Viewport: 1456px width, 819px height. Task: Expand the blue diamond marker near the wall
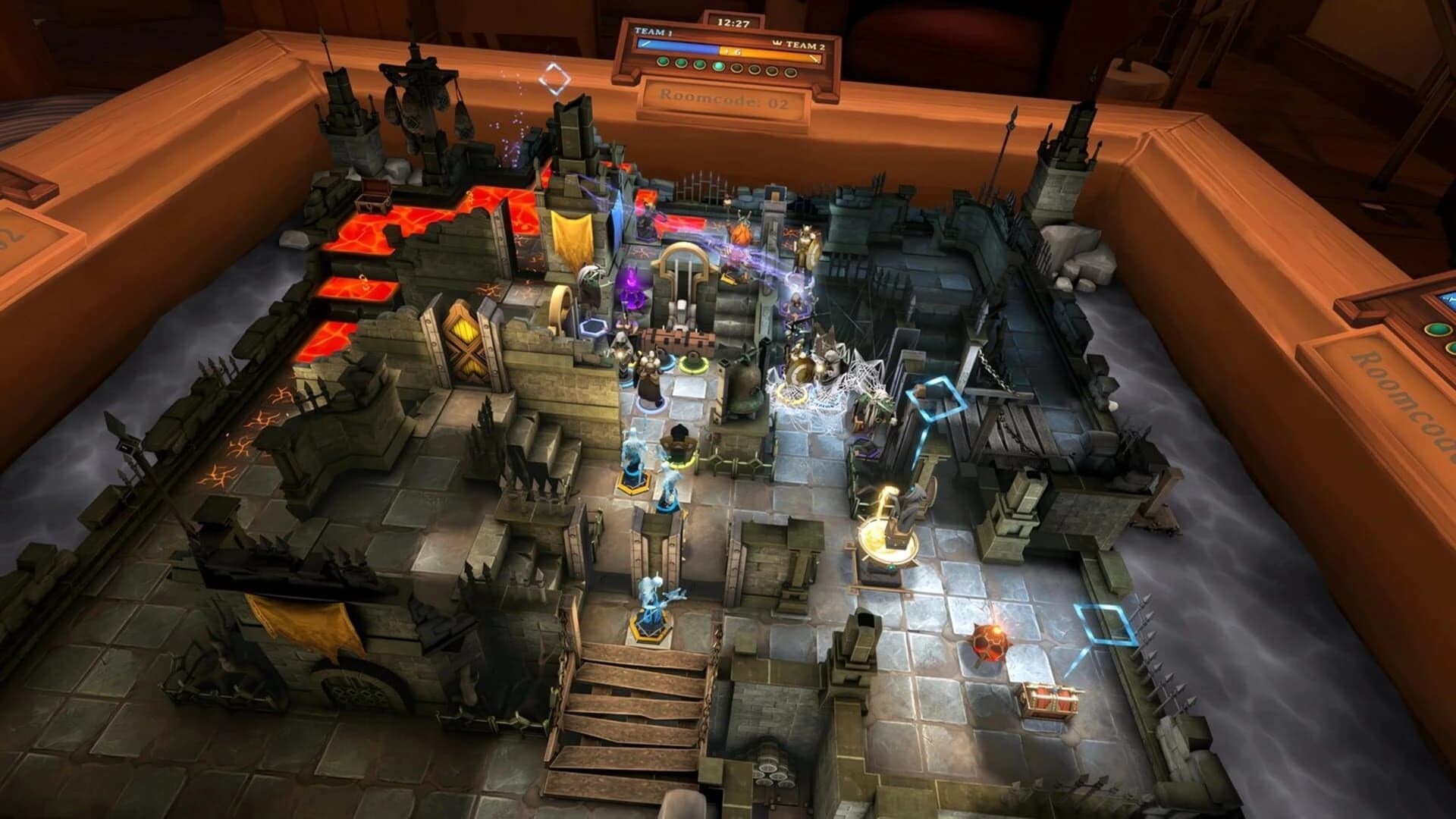(937, 398)
